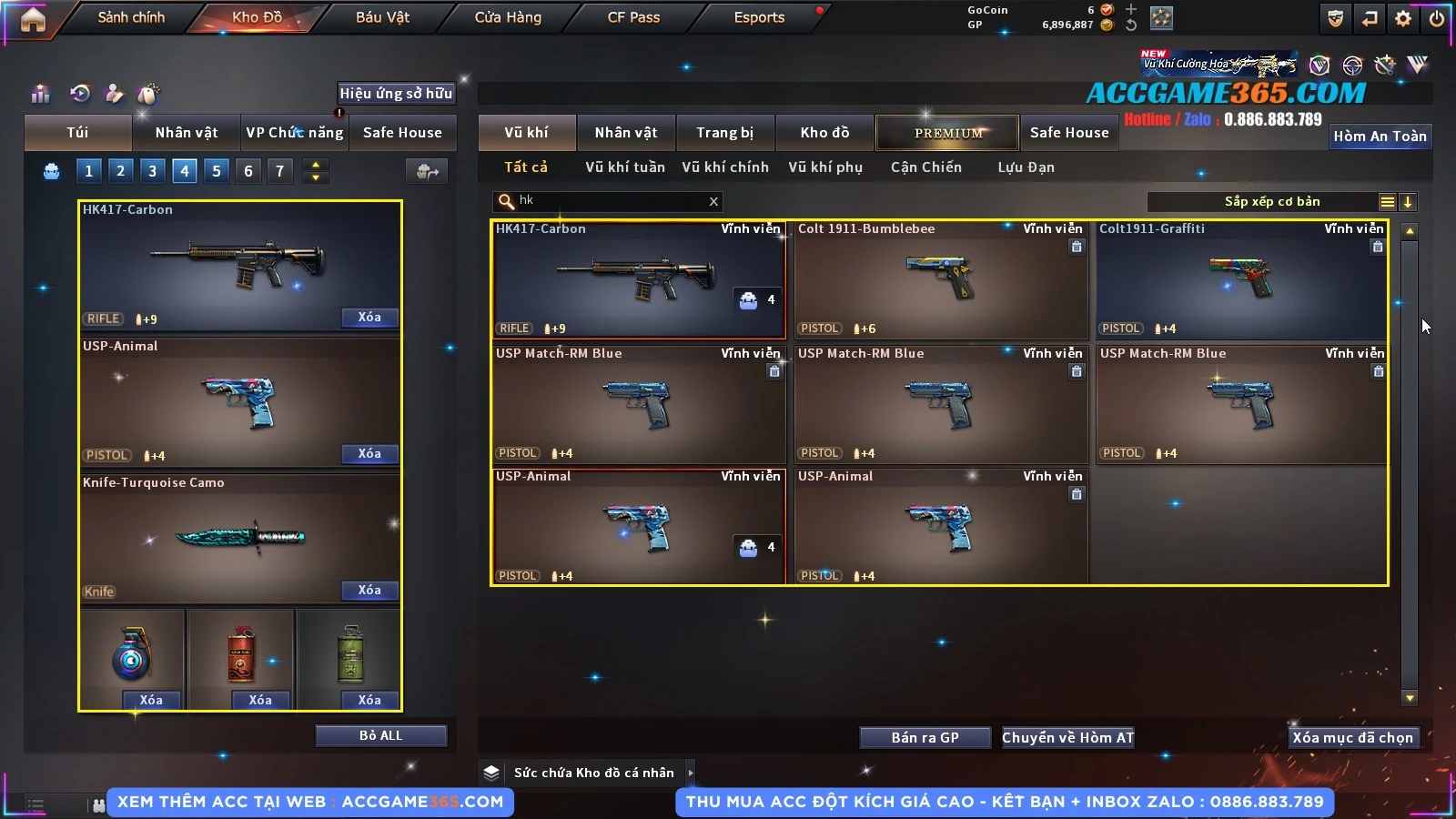Click Bán ra GP button

click(925, 738)
